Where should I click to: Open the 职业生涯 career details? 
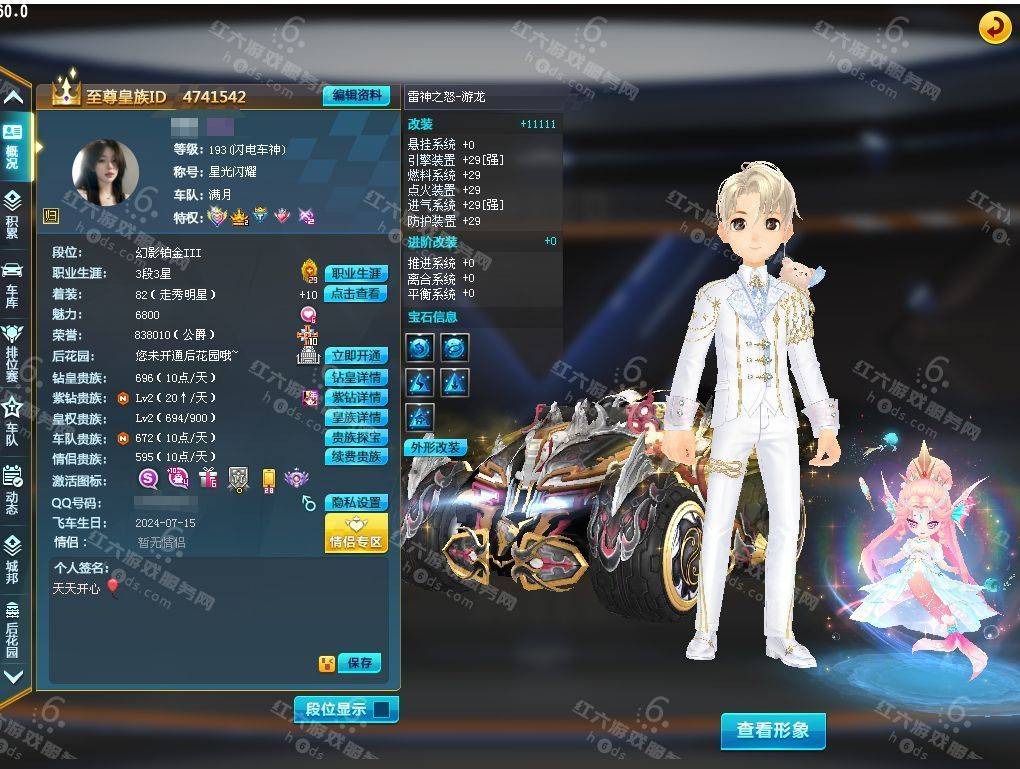[x=356, y=273]
